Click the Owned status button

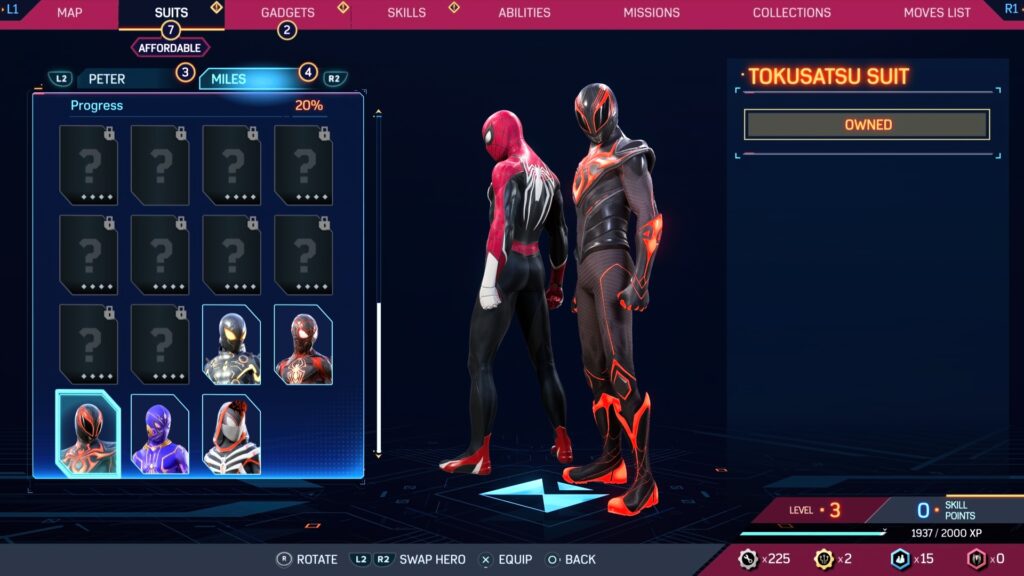(867, 125)
